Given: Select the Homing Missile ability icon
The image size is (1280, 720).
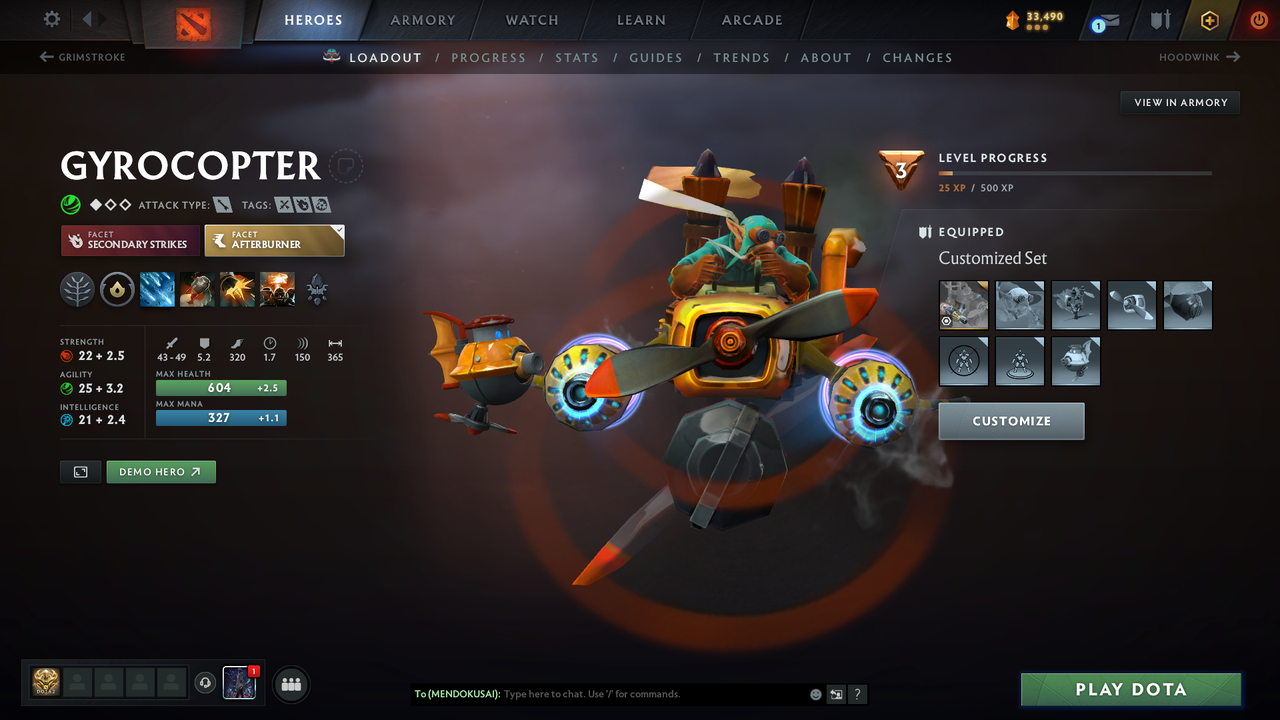Looking at the screenshot, I should point(197,290).
